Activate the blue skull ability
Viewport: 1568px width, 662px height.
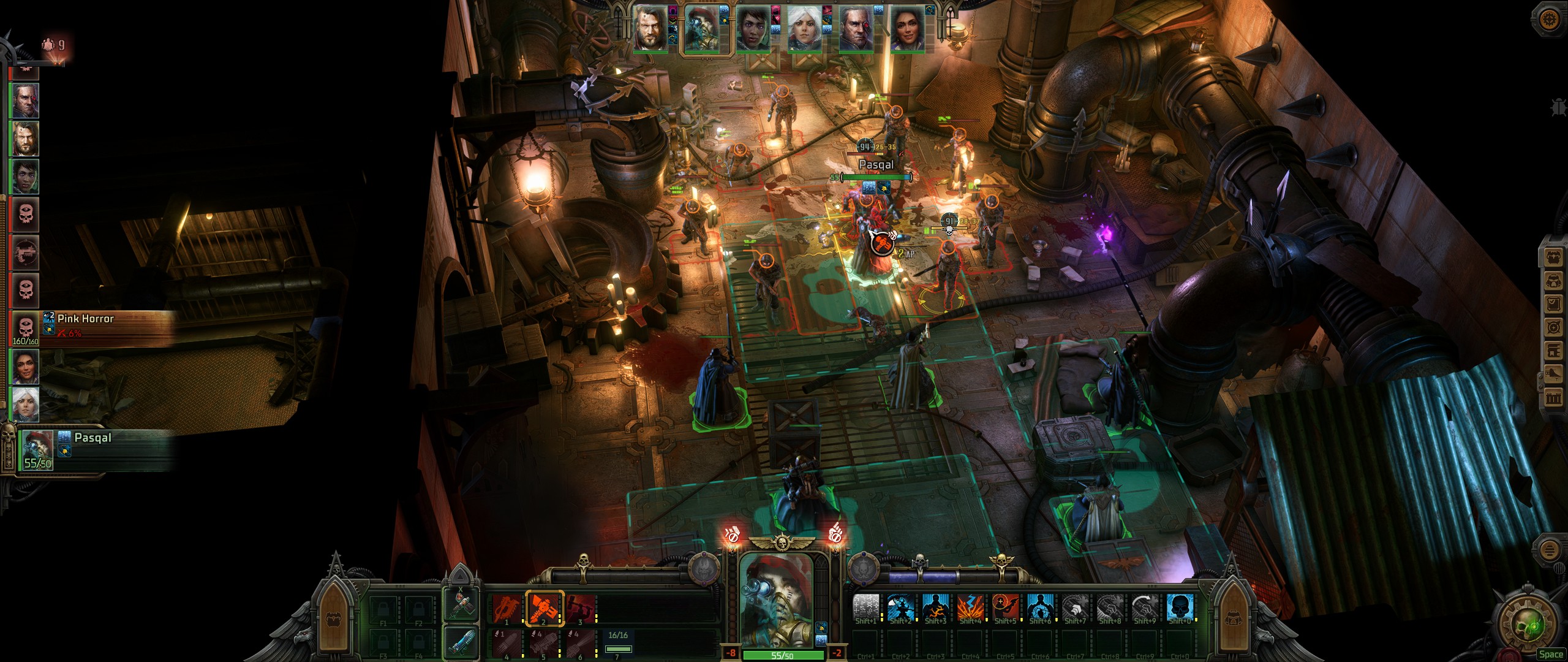click(1180, 607)
